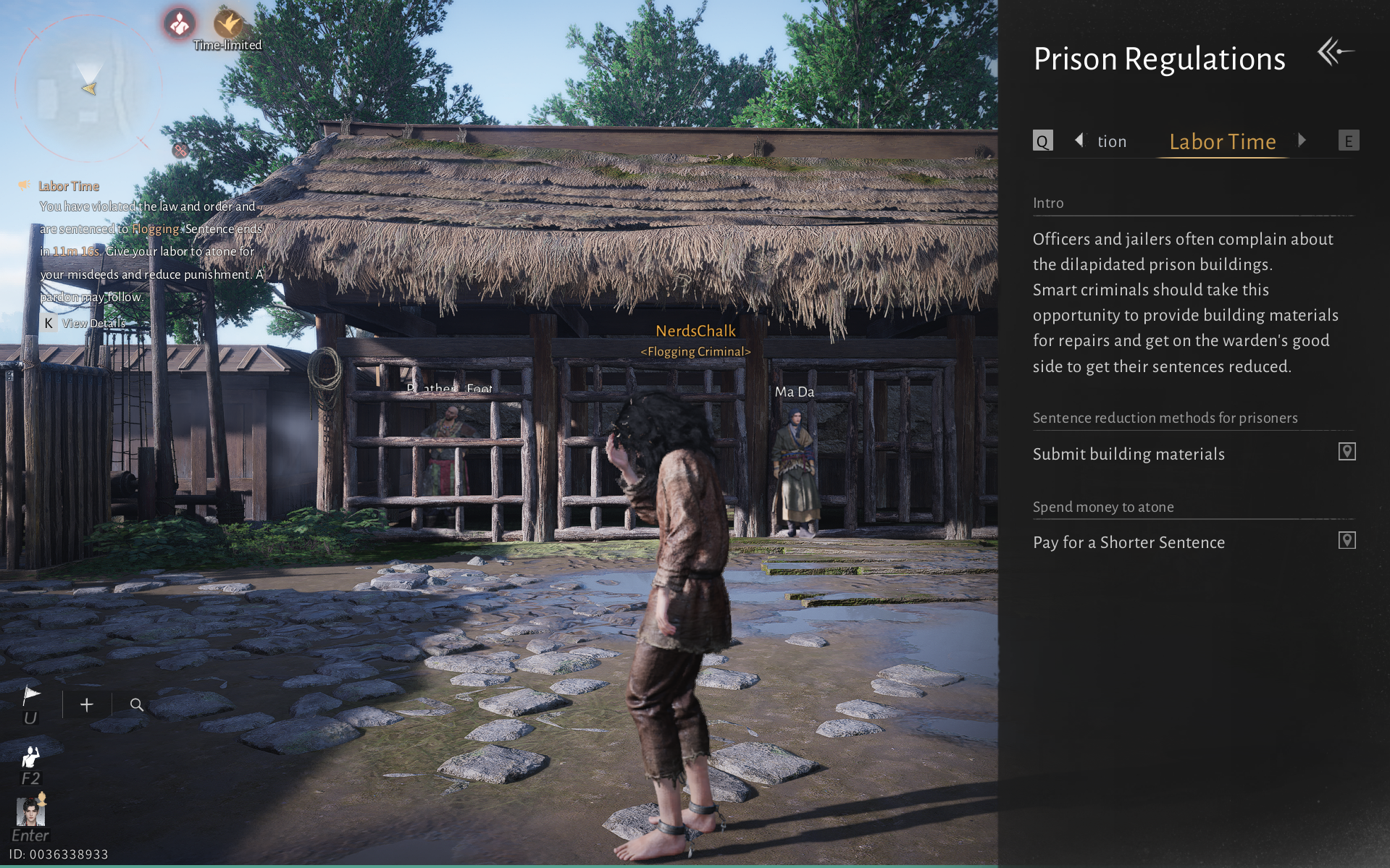
Task: Collapse the Prison Regulations panel
Action: [x=1336, y=51]
